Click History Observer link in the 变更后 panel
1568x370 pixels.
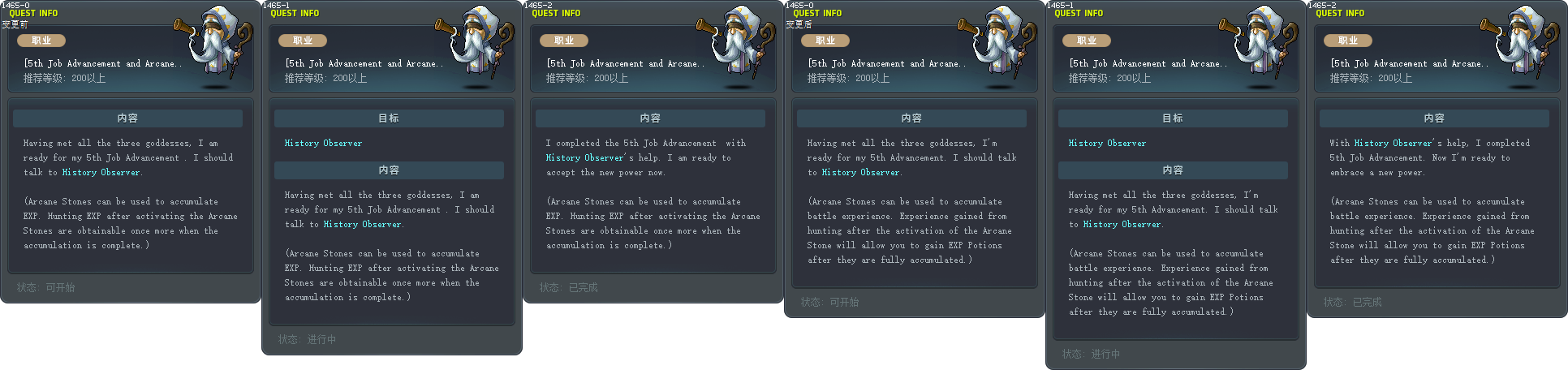click(x=860, y=172)
